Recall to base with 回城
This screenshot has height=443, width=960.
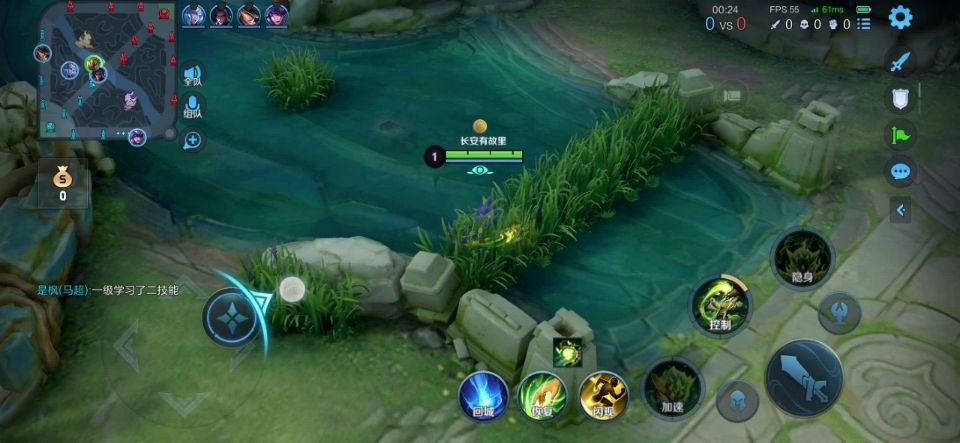click(483, 395)
